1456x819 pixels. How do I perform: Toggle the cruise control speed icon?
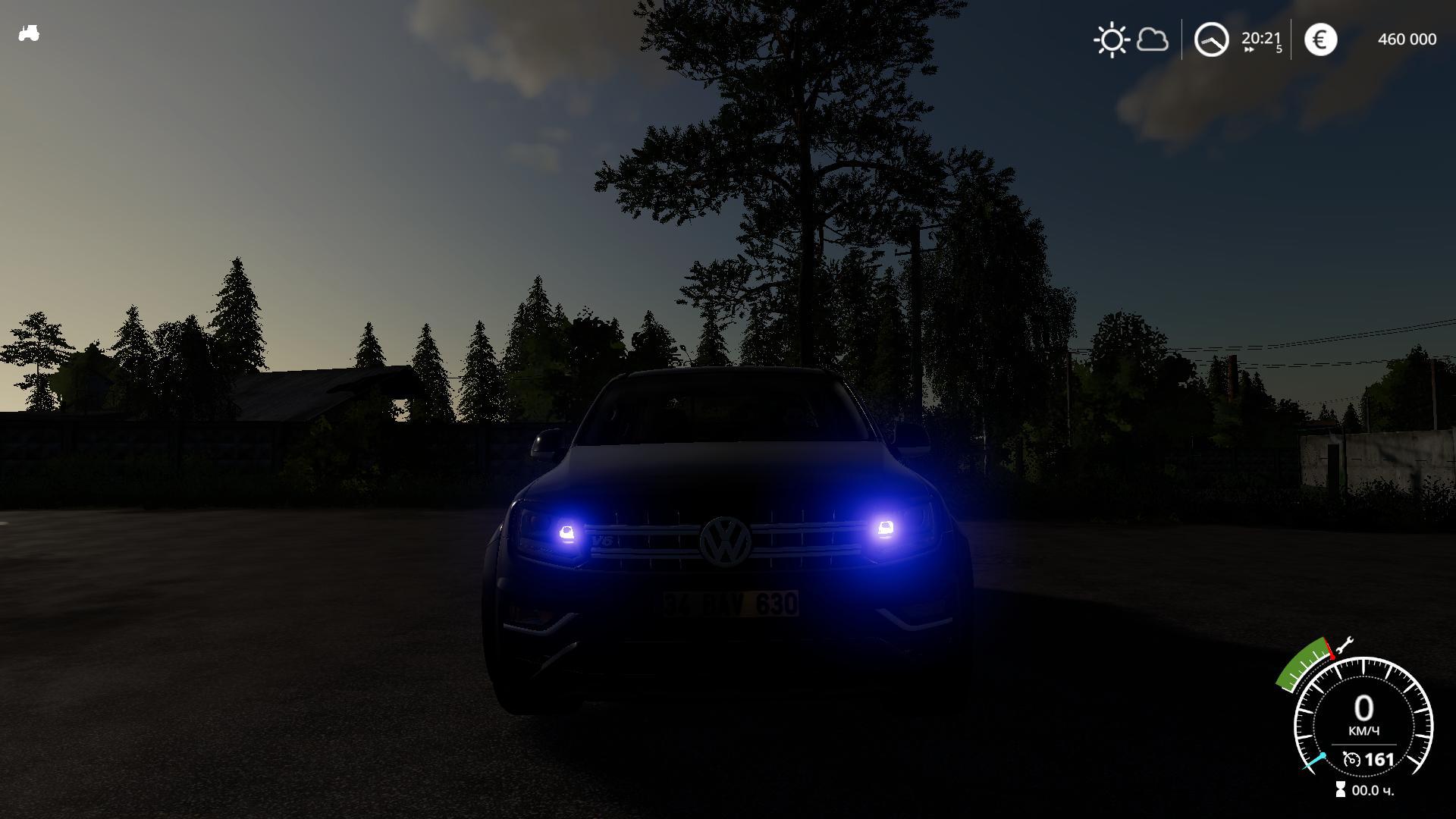[1351, 759]
